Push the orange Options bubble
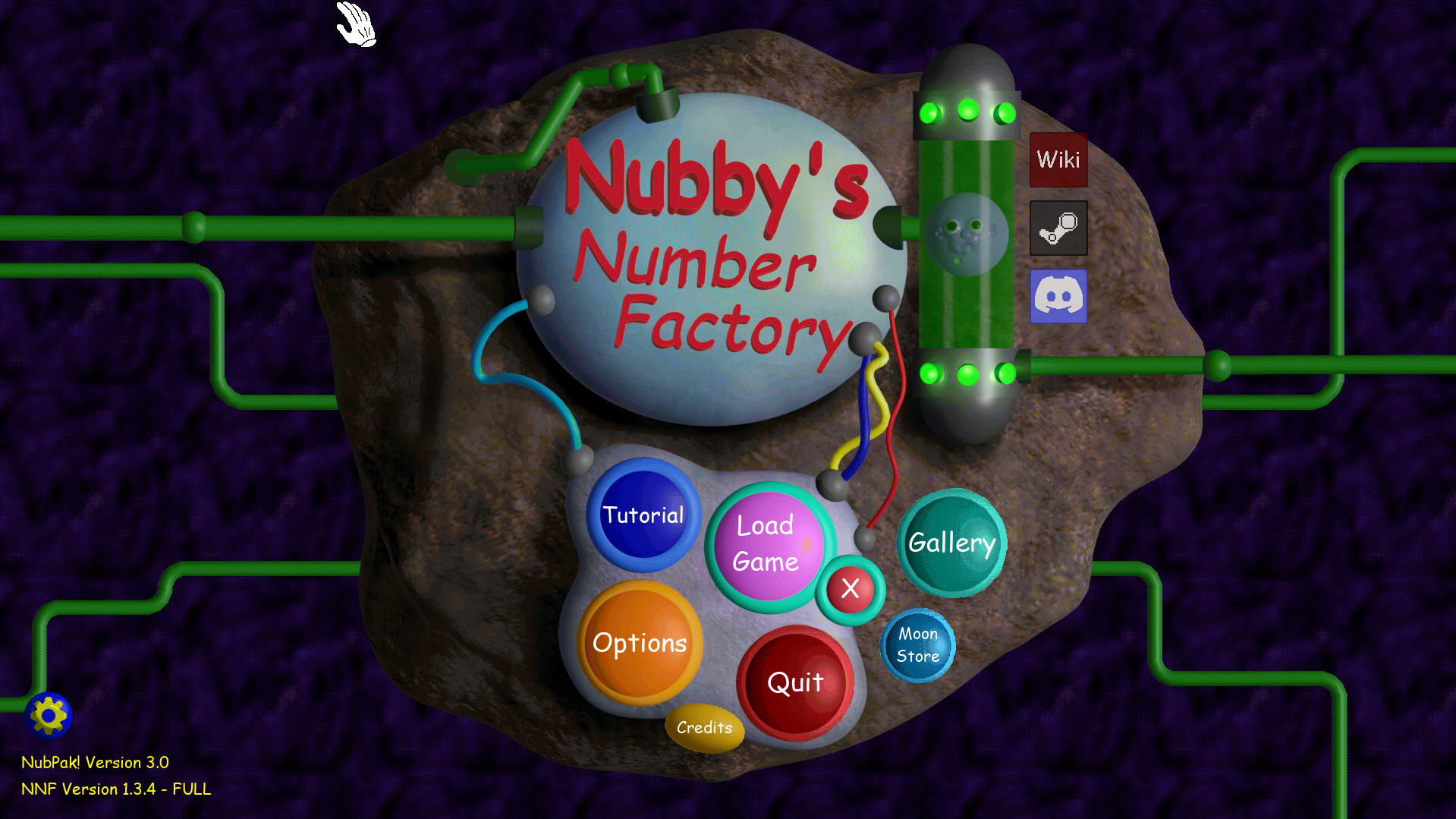The width and height of the screenshot is (1456, 819). click(x=640, y=643)
